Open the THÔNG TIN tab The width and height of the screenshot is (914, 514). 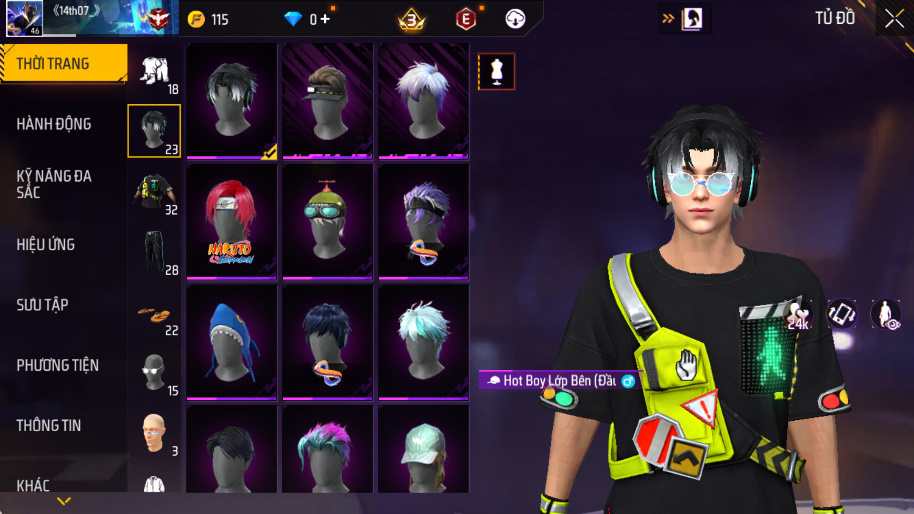pyautogui.click(x=48, y=425)
